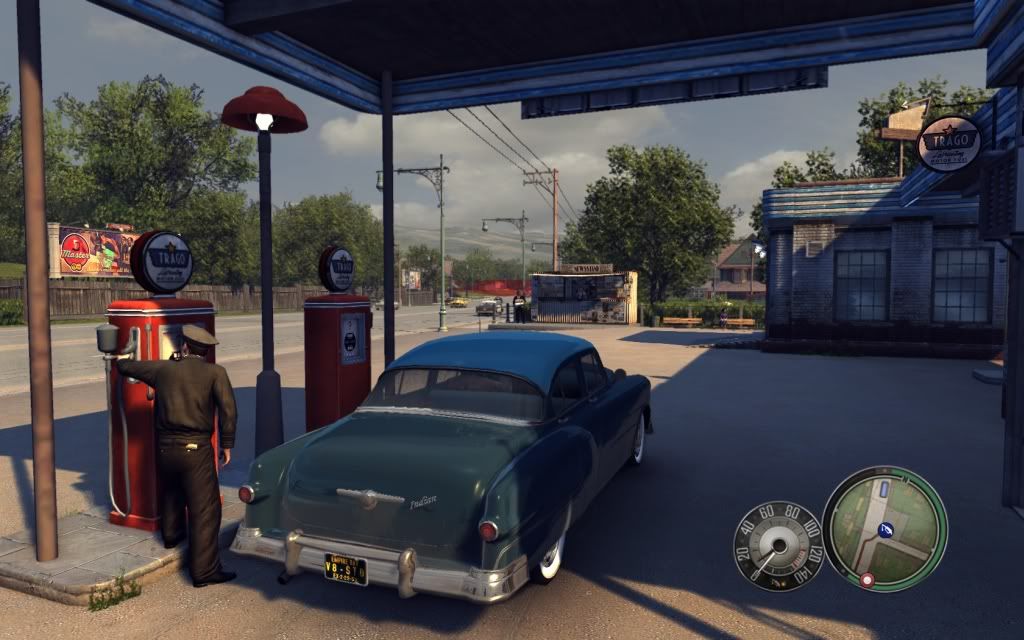Click the circular minimap
Screen dimensions: 1024x640
pyautogui.click(x=884, y=528)
